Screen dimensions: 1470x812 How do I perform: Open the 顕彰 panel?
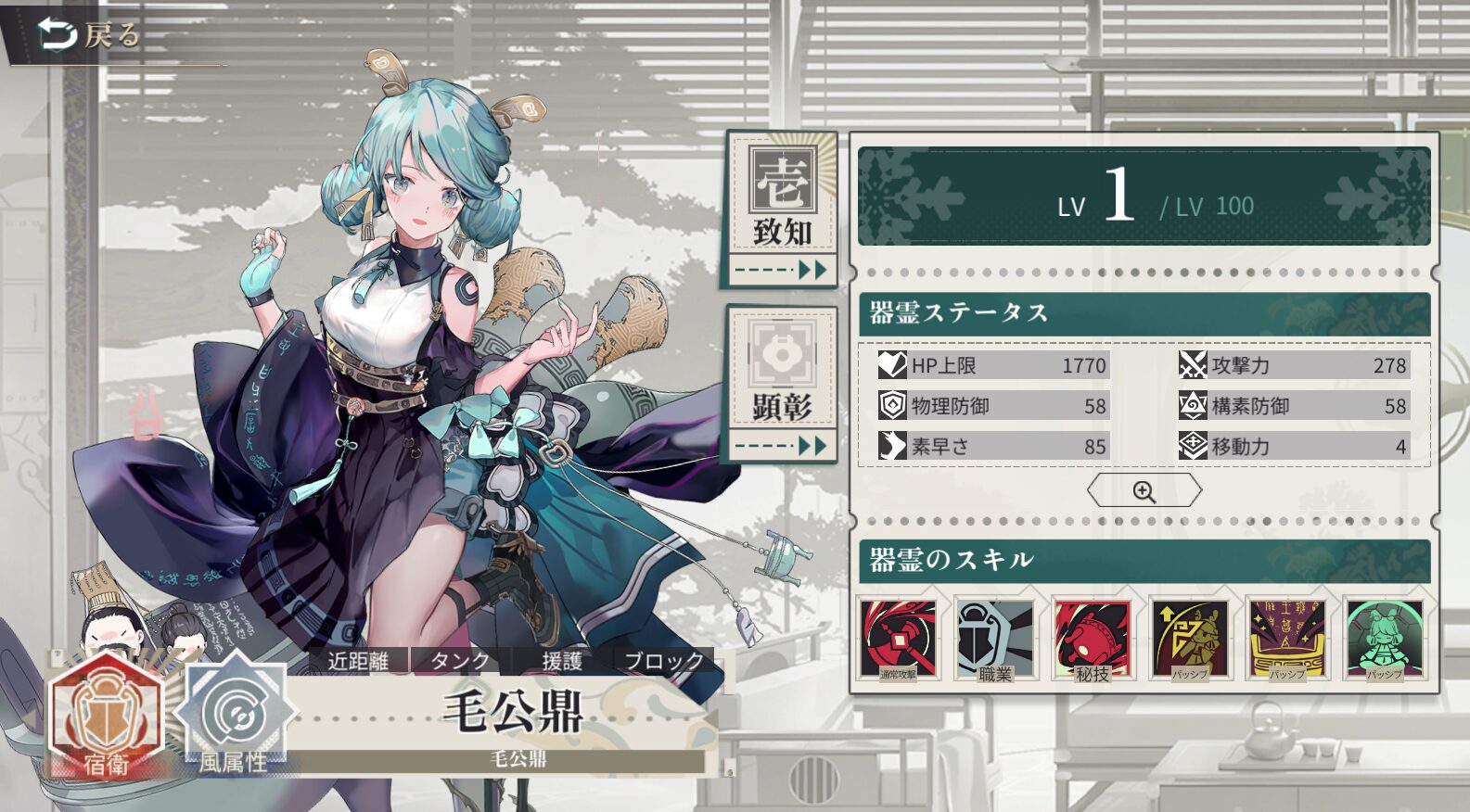pos(782,385)
